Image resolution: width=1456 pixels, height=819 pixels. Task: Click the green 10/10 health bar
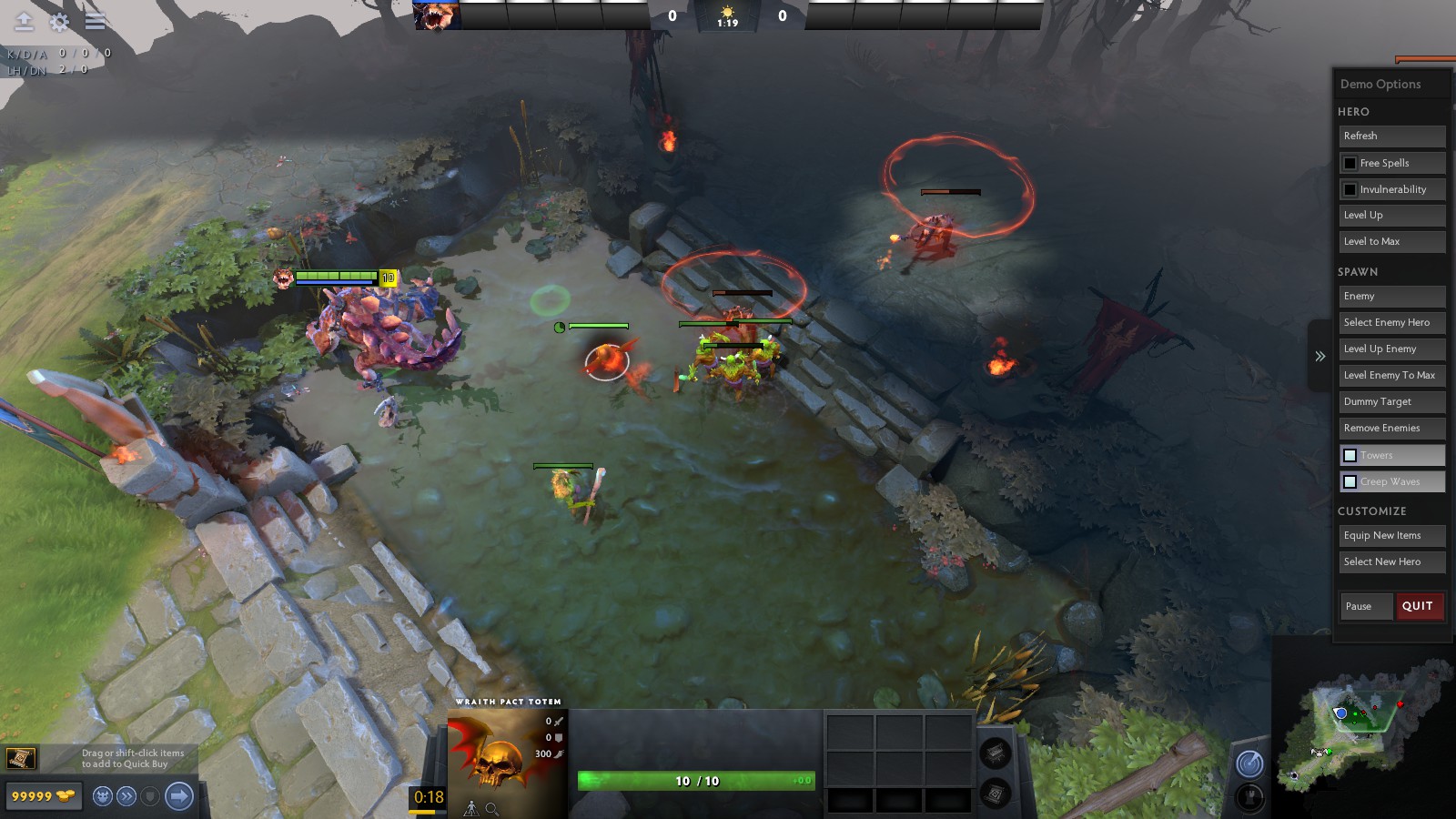(687, 780)
